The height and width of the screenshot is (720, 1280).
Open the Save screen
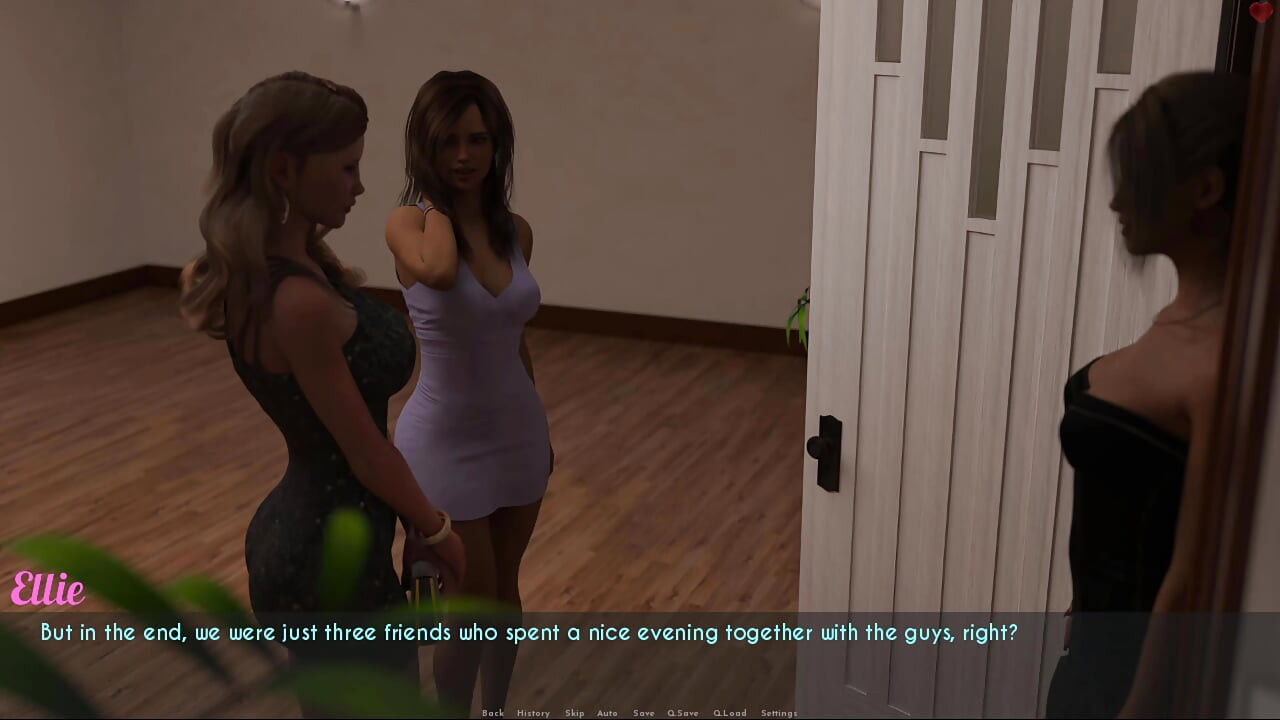(643, 713)
